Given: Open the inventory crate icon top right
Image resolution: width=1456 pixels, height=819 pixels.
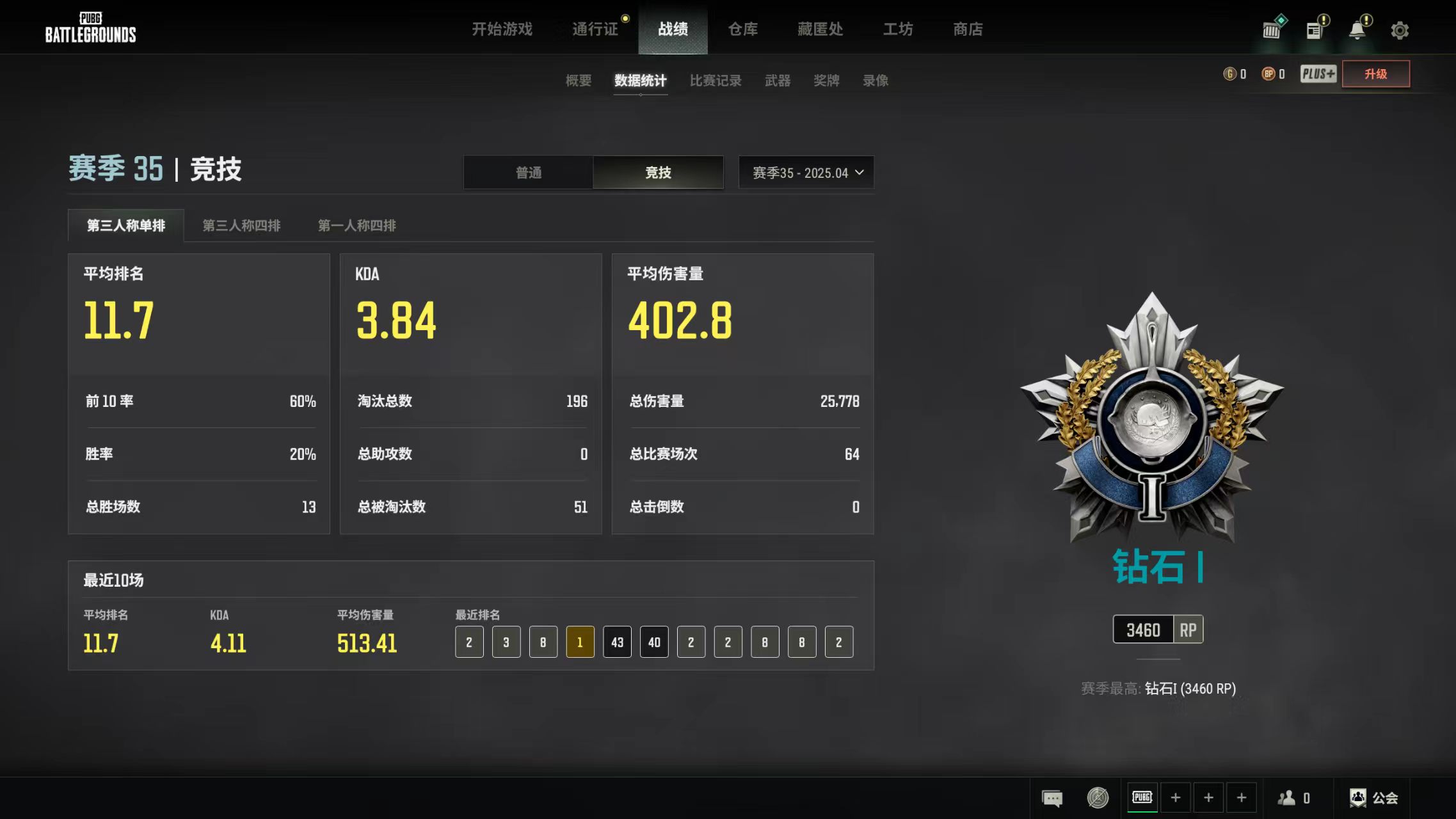Looking at the screenshot, I should 1270,29.
